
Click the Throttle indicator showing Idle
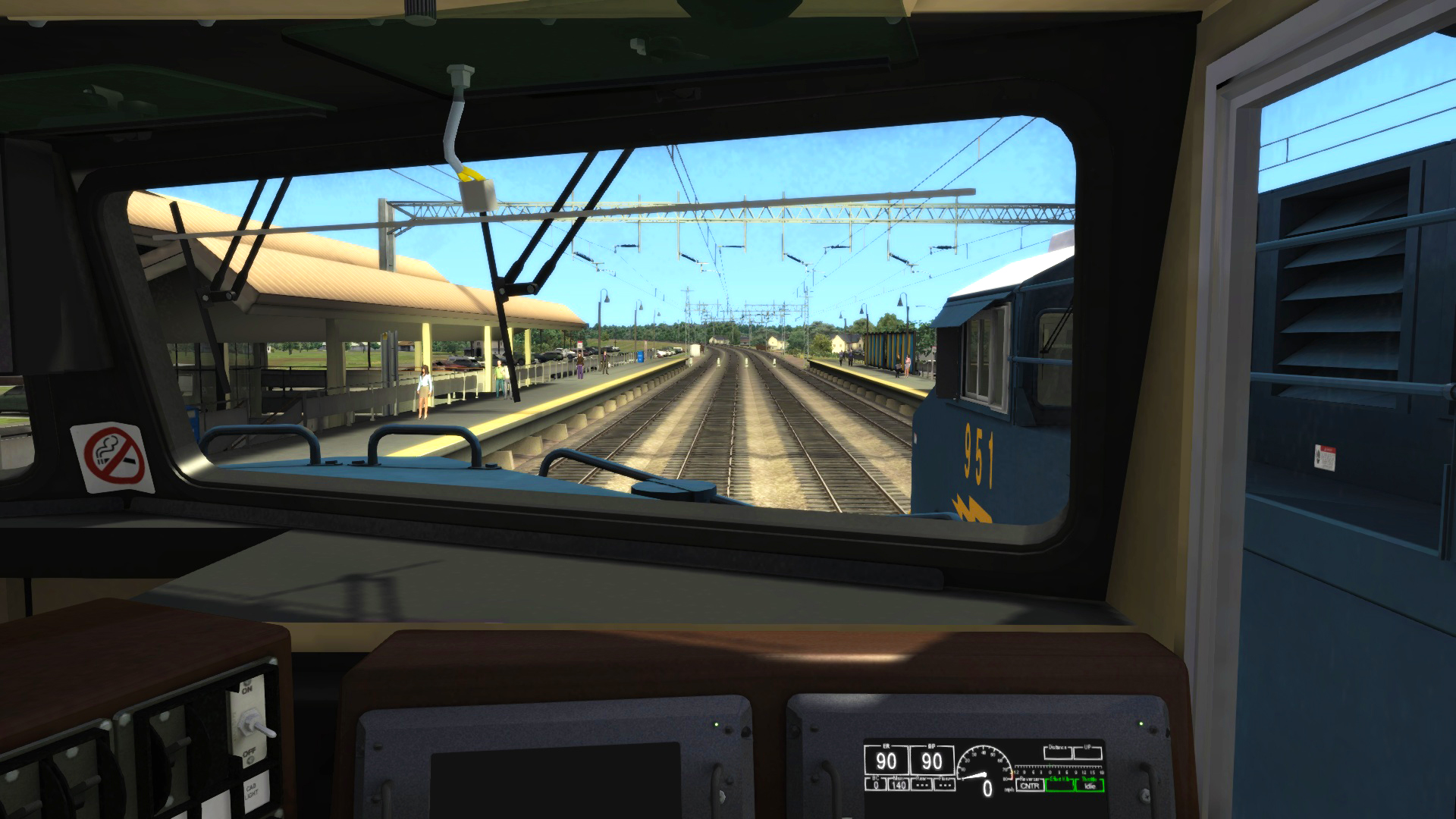pyautogui.click(x=1091, y=786)
